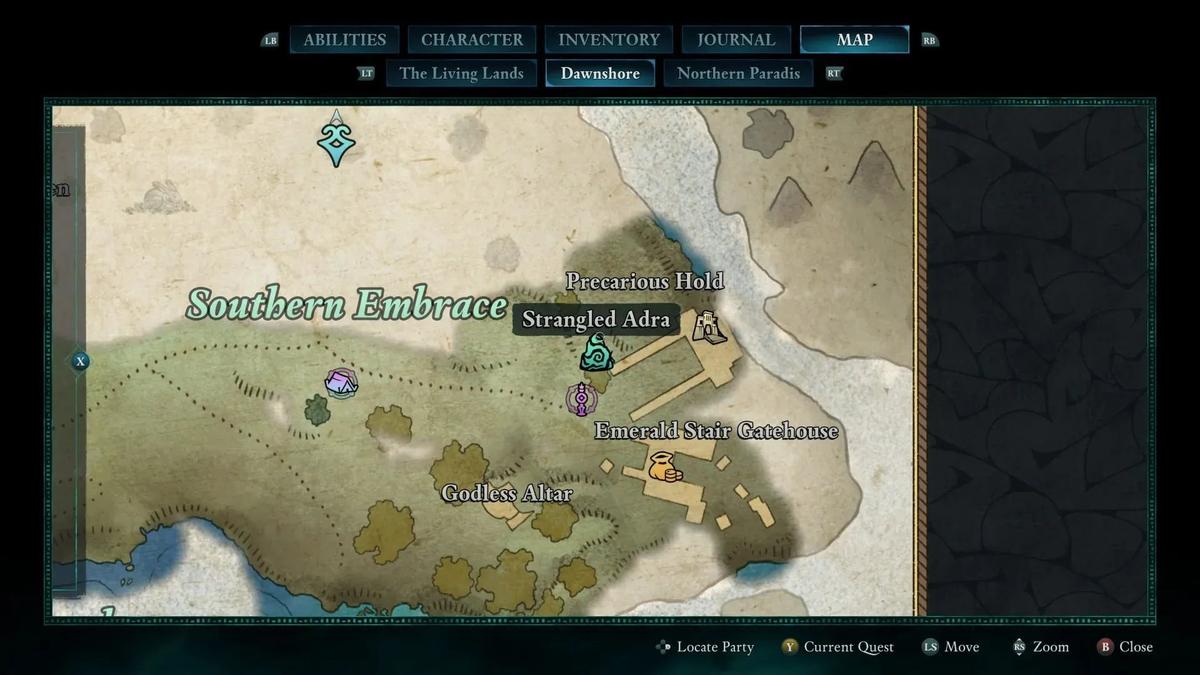
Task: Switch map to The Living Lands
Action: pyautogui.click(x=461, y=73)
